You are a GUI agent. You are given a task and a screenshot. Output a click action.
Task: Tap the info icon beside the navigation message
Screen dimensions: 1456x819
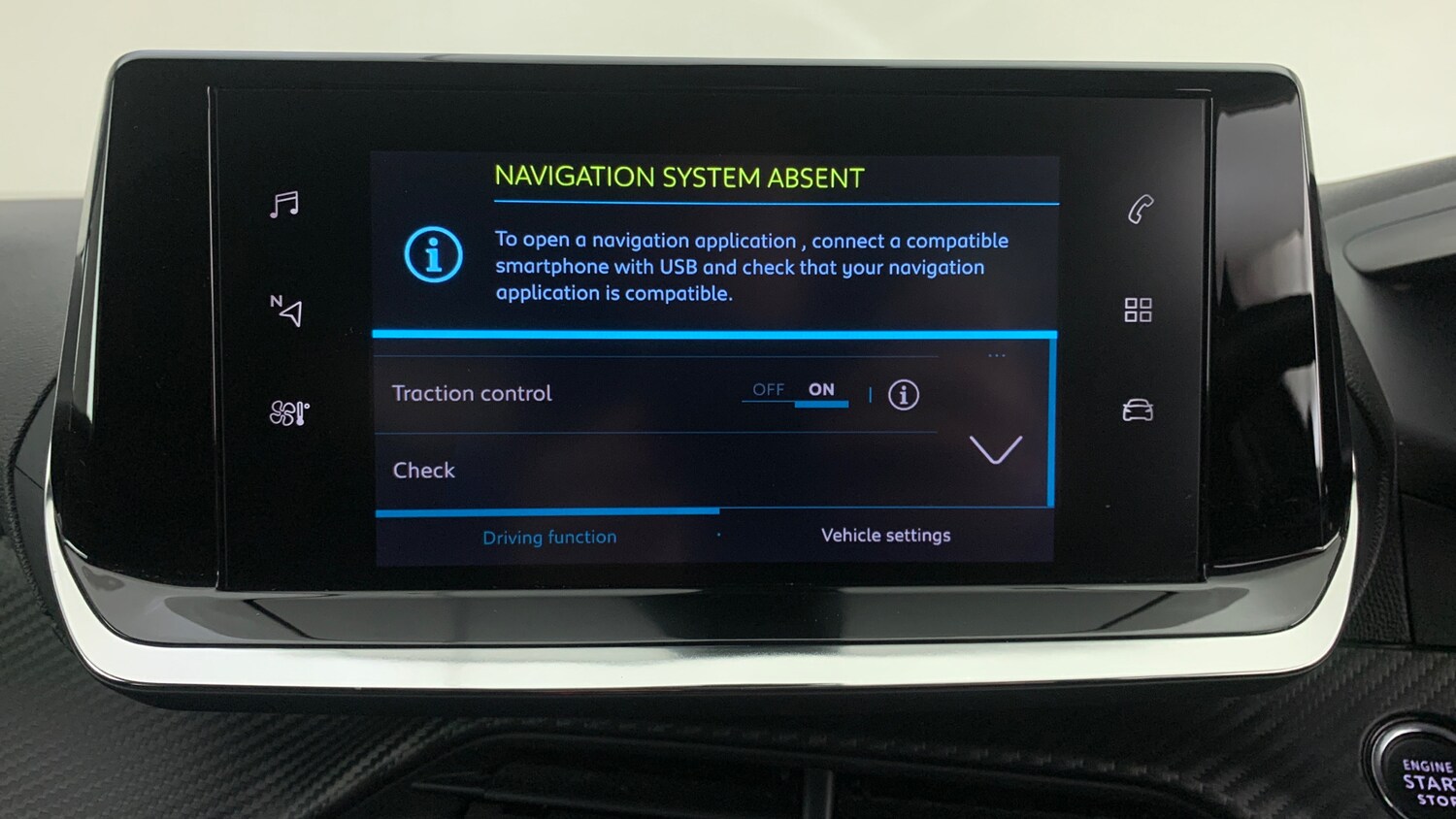[x=433, y=254]
